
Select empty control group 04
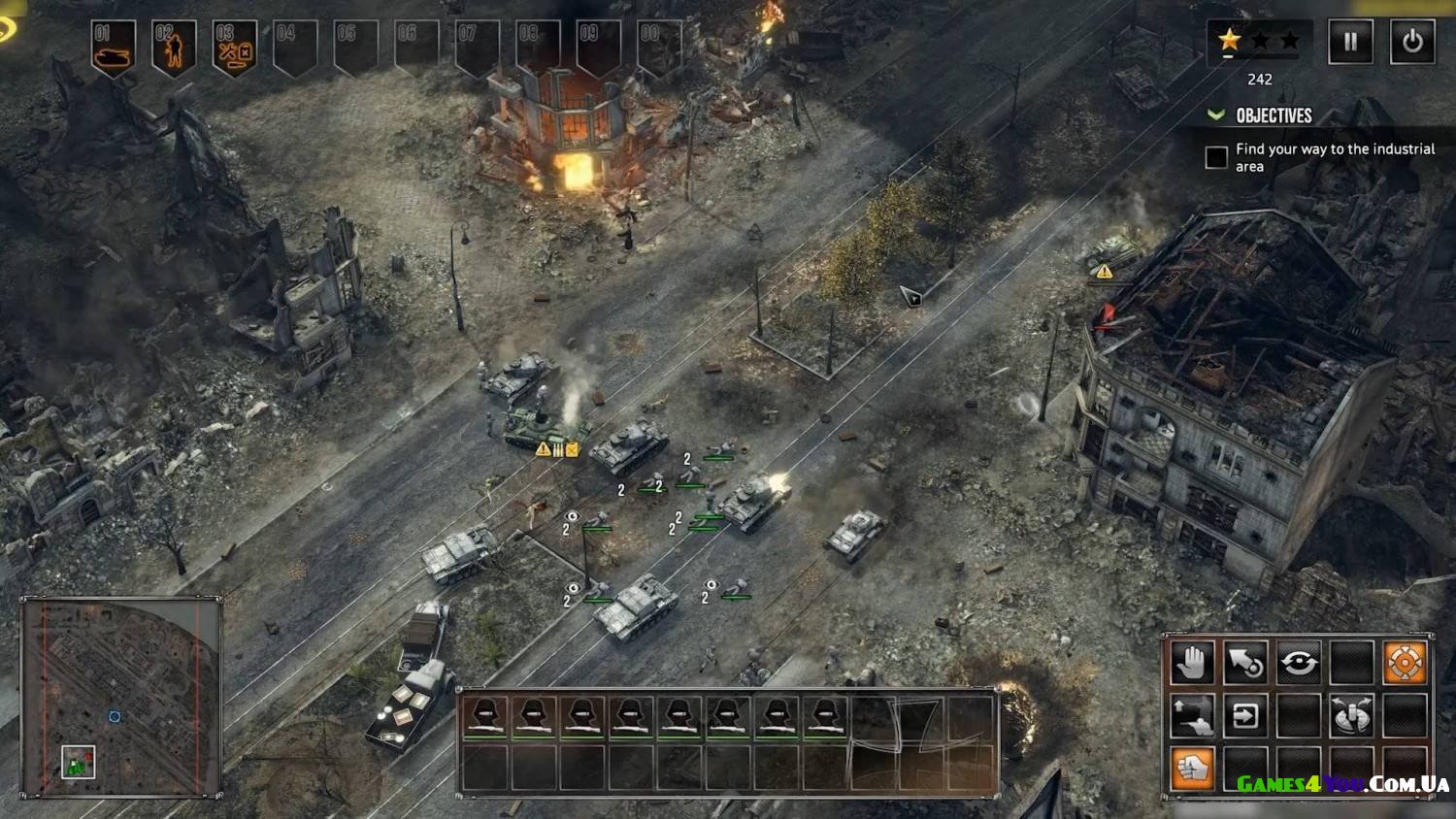click(x=294, y=47)
